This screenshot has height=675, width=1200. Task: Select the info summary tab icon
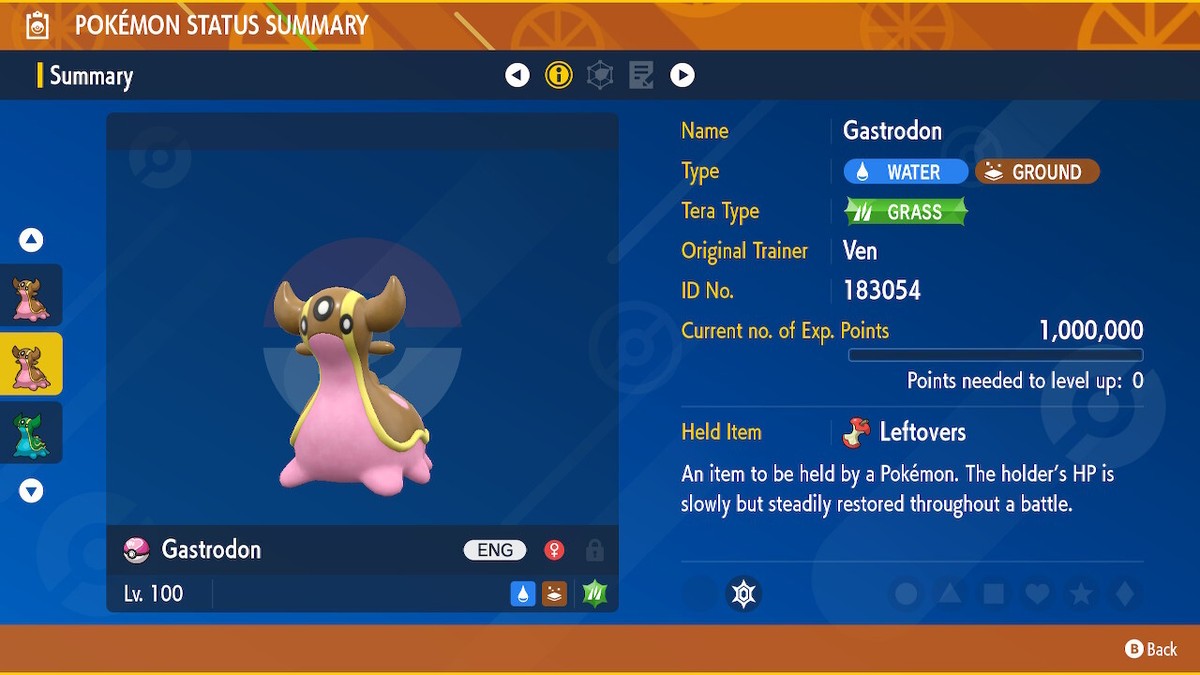pyautogui.click(x=559, y=75)
